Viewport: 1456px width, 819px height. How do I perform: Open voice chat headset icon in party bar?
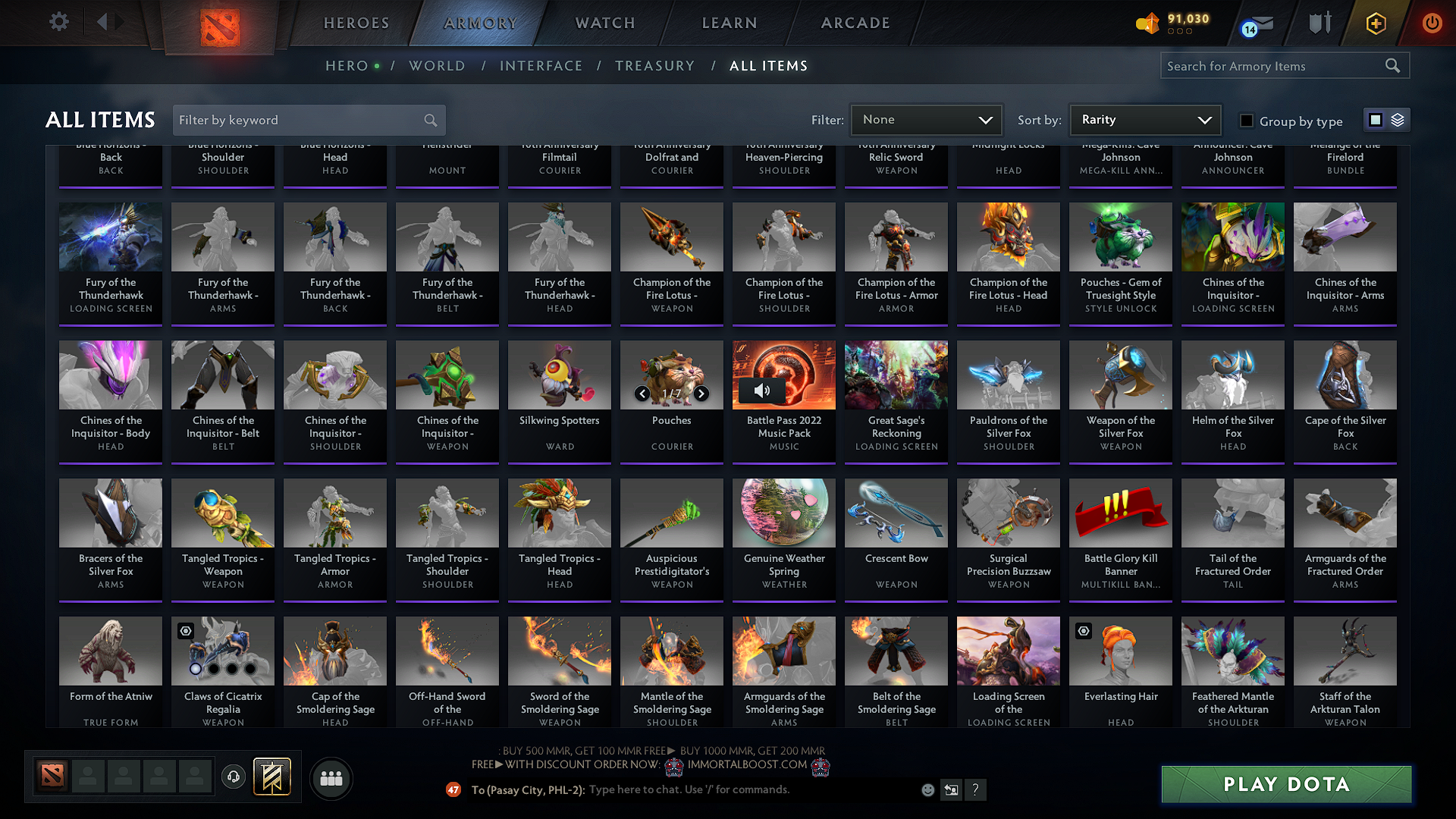(234, 777)
